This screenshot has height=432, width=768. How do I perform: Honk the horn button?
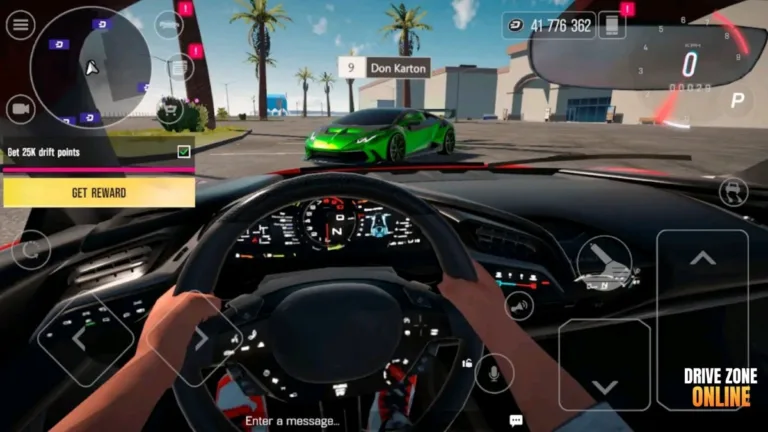pos(519,305)
